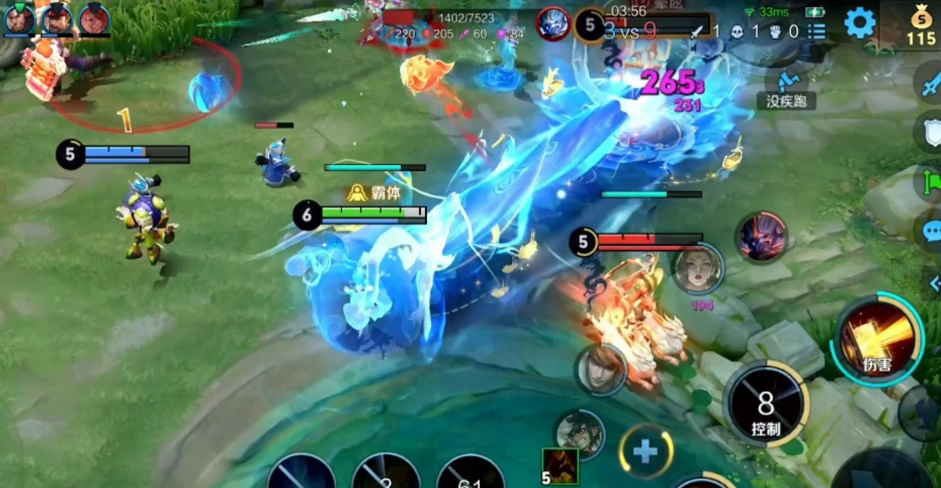Send the shield defend signal
The width and height of the screenshot is (941, 488).
click(x=929, y=131)
